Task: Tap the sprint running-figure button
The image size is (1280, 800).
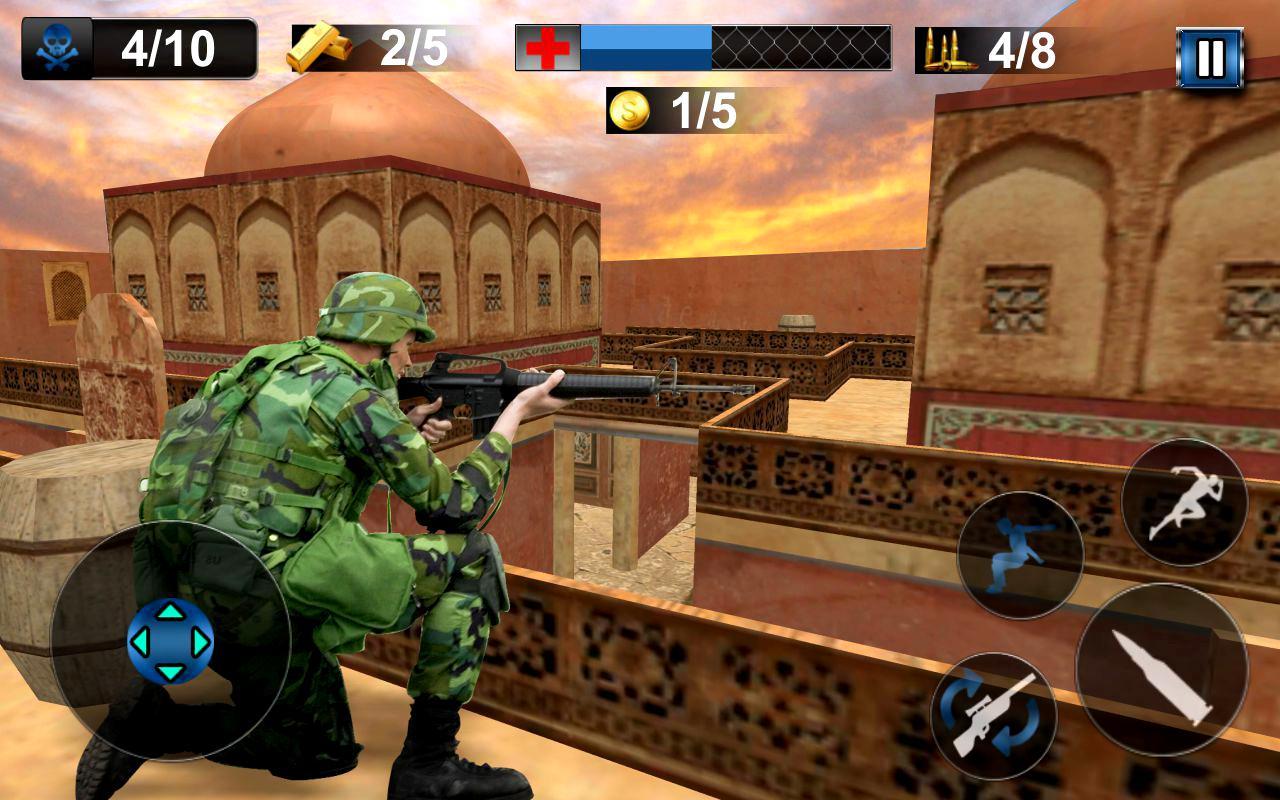Action: [1184, 503]
